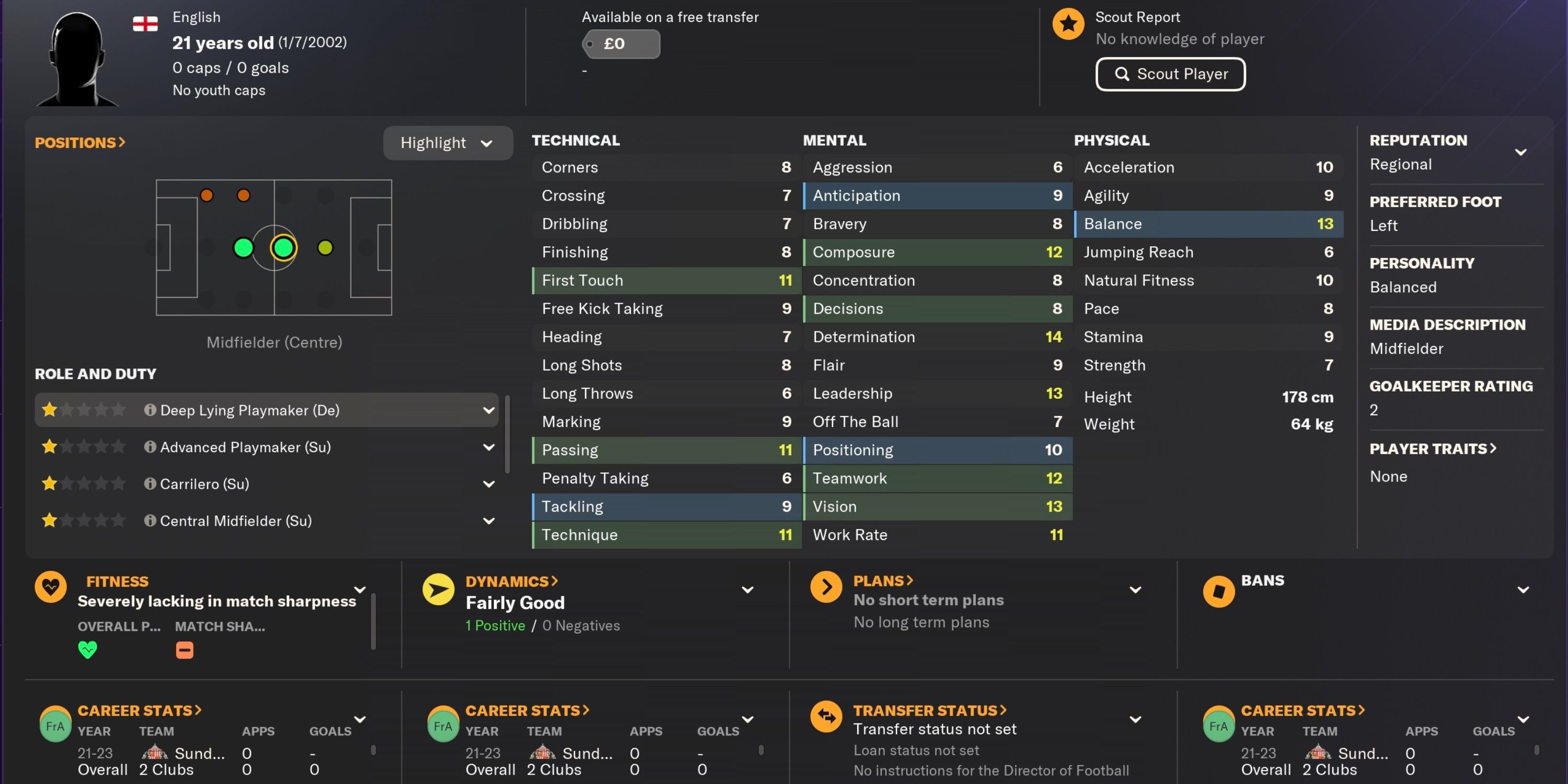This screenshot has width=1568, height=784.
Task: Click the Dynamics arrow icon
Action: 439,589
